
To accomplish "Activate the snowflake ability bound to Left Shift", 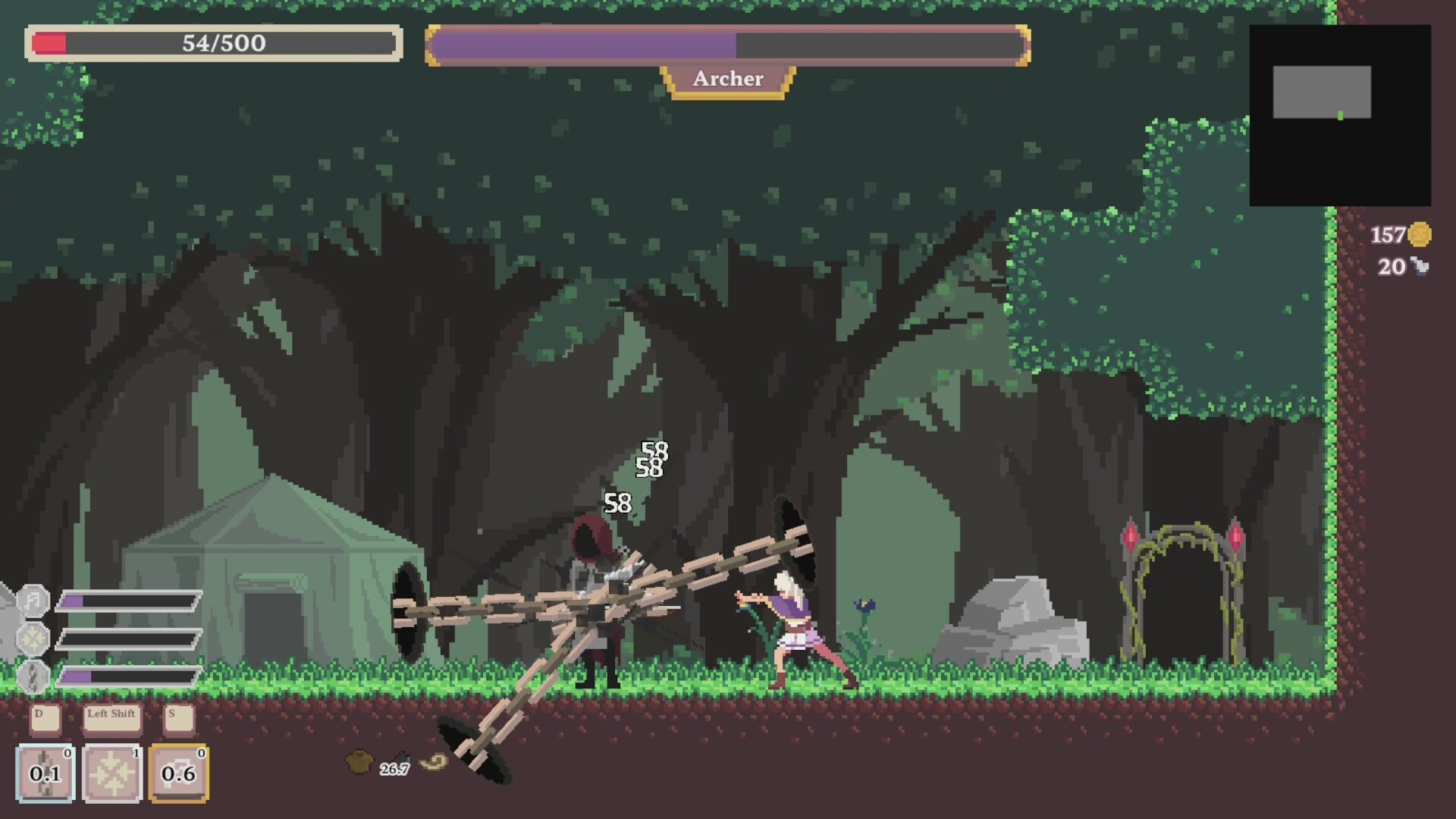I will click(x=111, y=772).
